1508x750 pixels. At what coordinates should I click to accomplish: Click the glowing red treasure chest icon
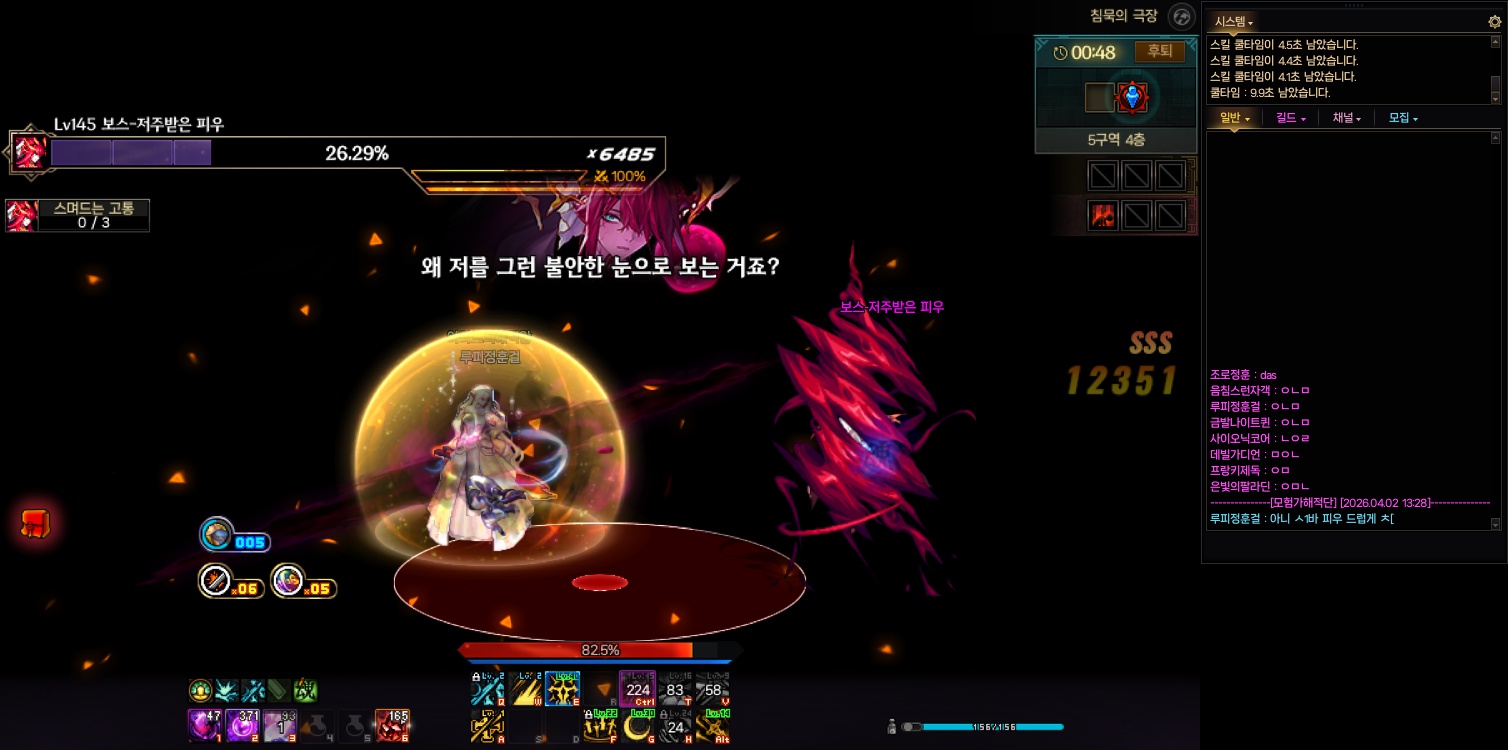point(36,523)
